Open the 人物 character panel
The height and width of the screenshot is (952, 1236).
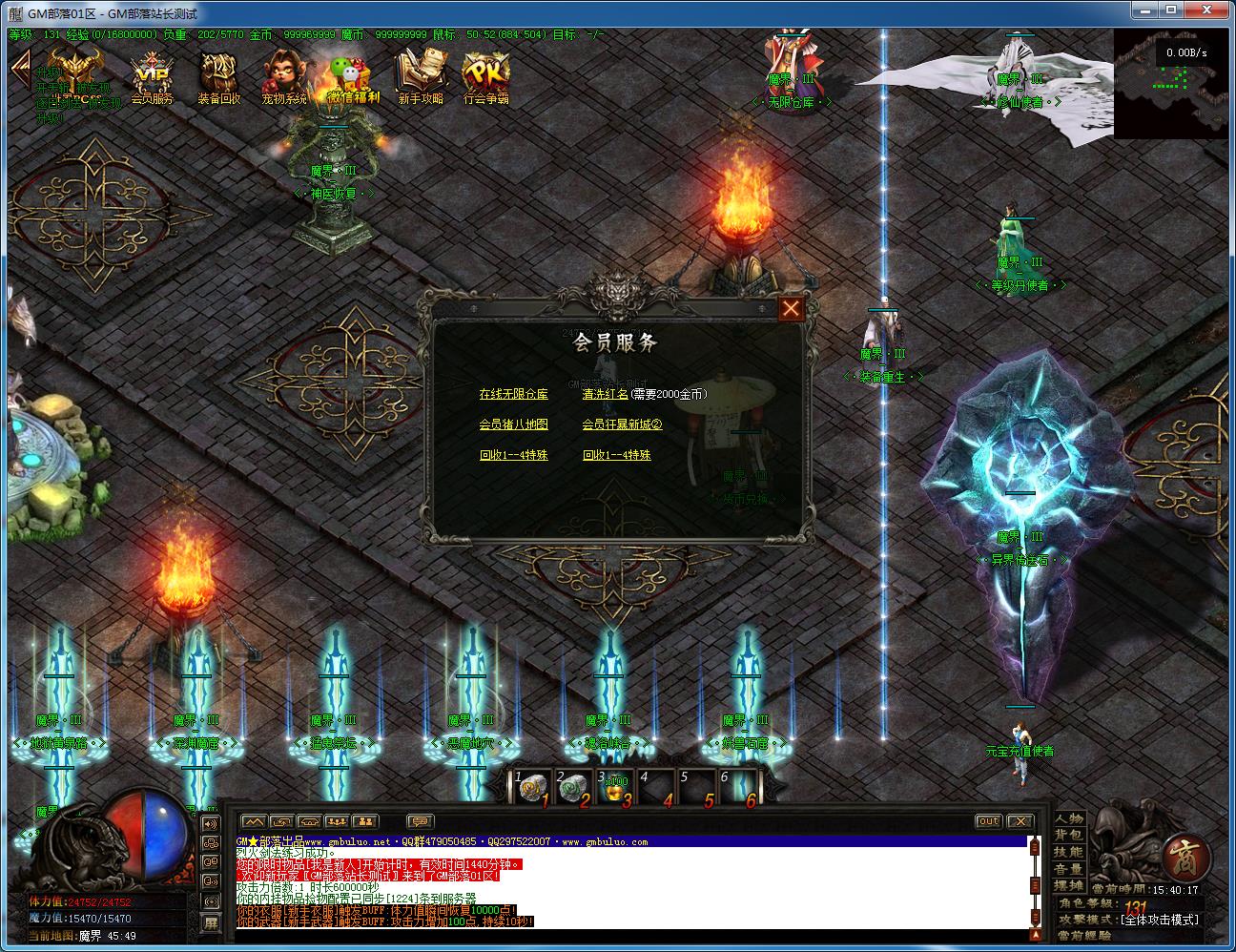[1069, 819]
